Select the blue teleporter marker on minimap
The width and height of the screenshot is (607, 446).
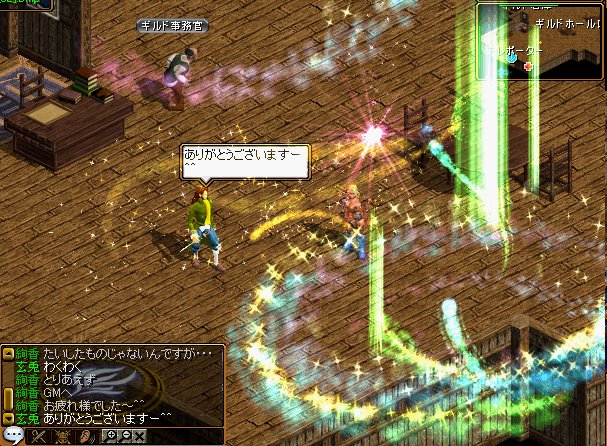click(512, 58)
